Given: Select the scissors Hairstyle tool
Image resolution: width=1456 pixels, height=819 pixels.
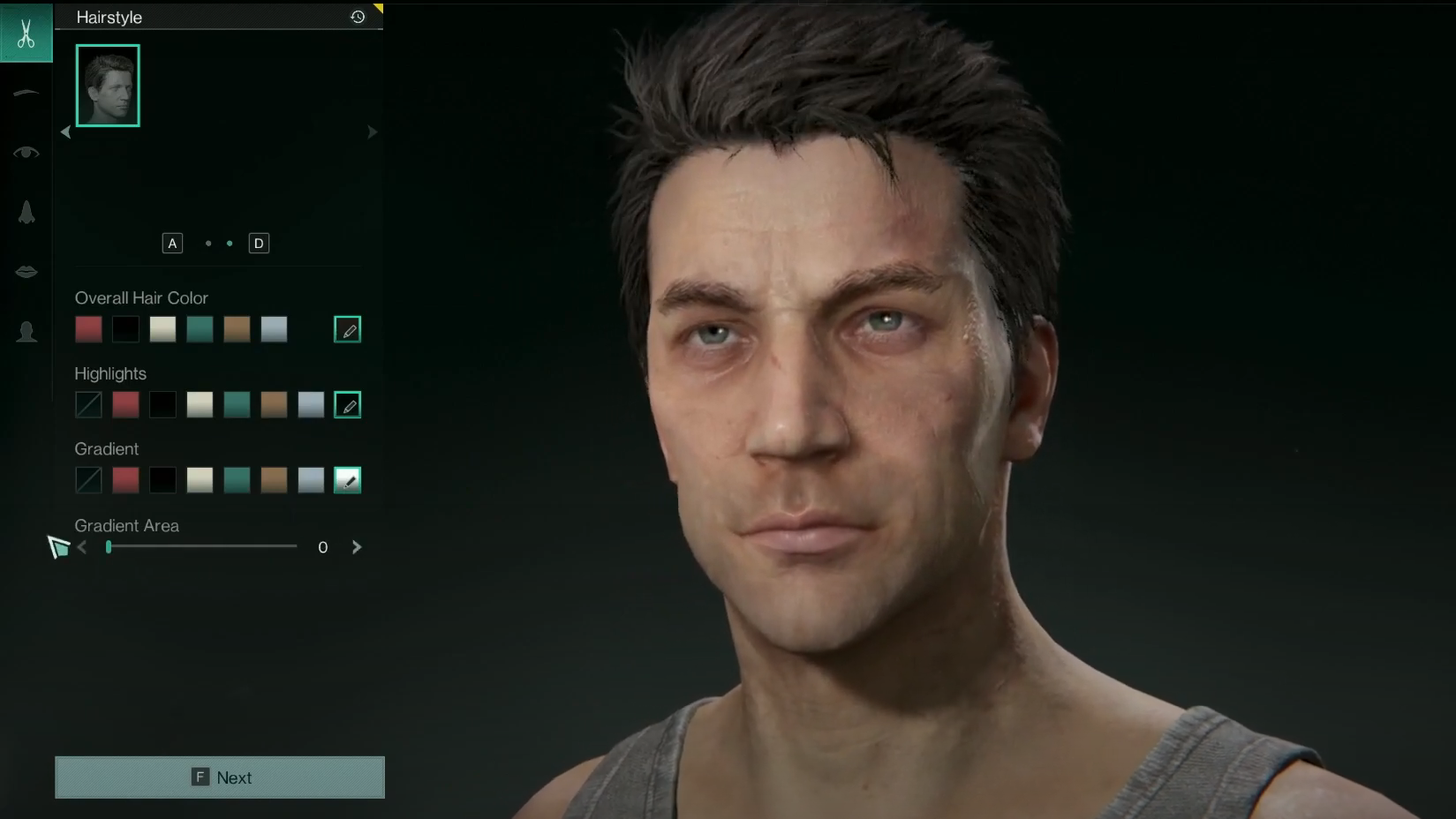Looking at the screenshot, I should pyautogui.click(x=26, y=33).
